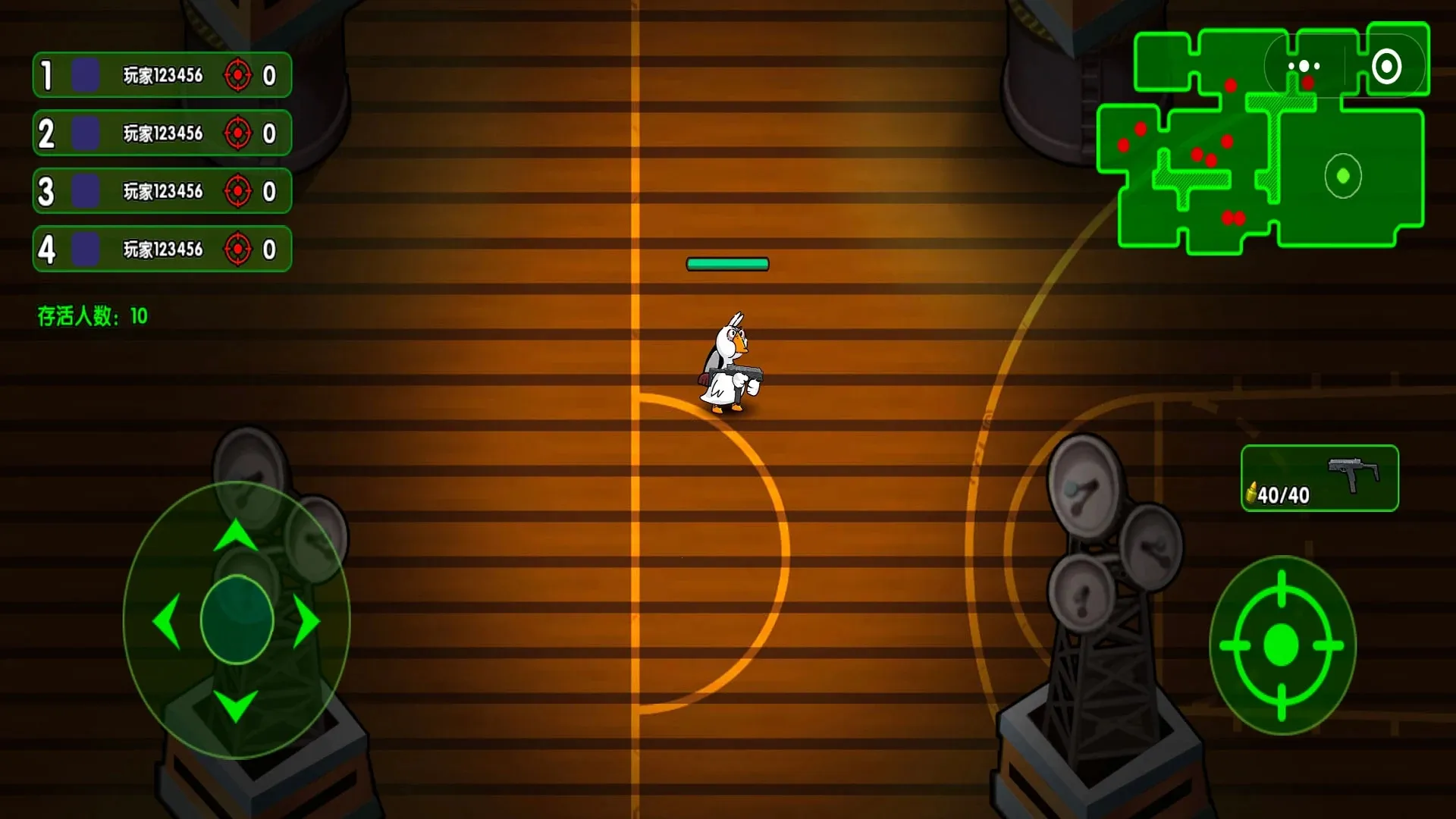1456x819 pixels.
Task: Select the rank 4 player row
Action: click(162, 249)
